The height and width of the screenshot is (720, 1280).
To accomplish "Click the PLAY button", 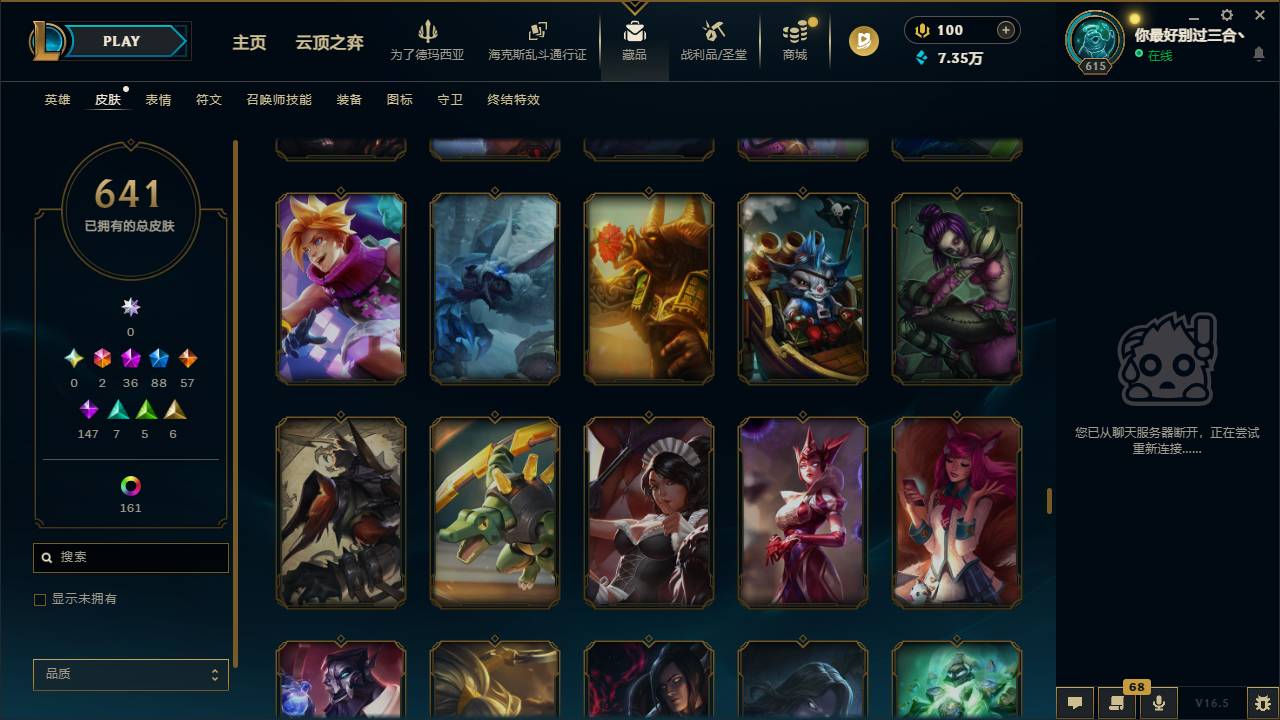I will tap(121, 41).
